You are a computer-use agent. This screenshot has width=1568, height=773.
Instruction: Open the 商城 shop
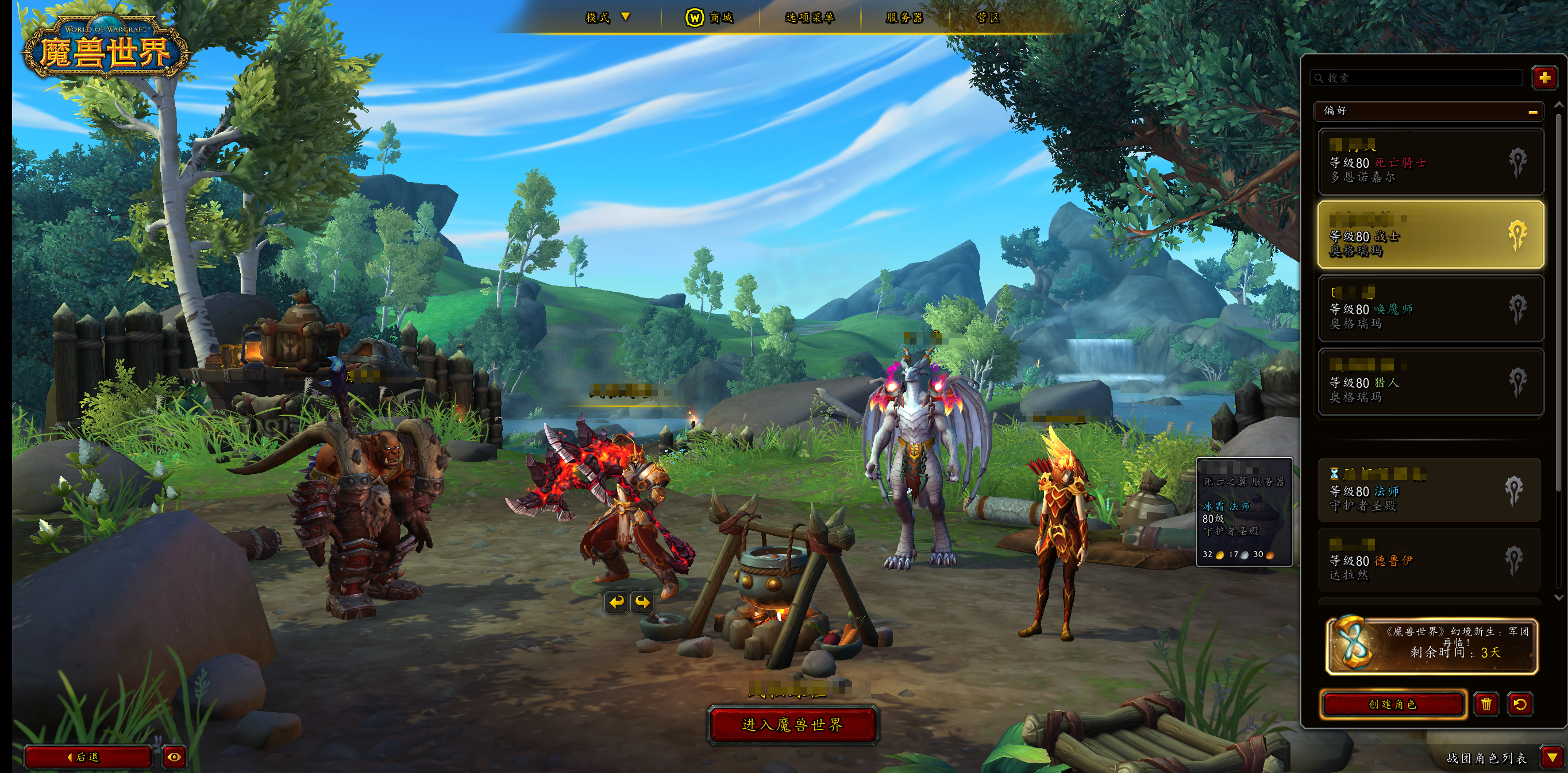pos(710,18)
